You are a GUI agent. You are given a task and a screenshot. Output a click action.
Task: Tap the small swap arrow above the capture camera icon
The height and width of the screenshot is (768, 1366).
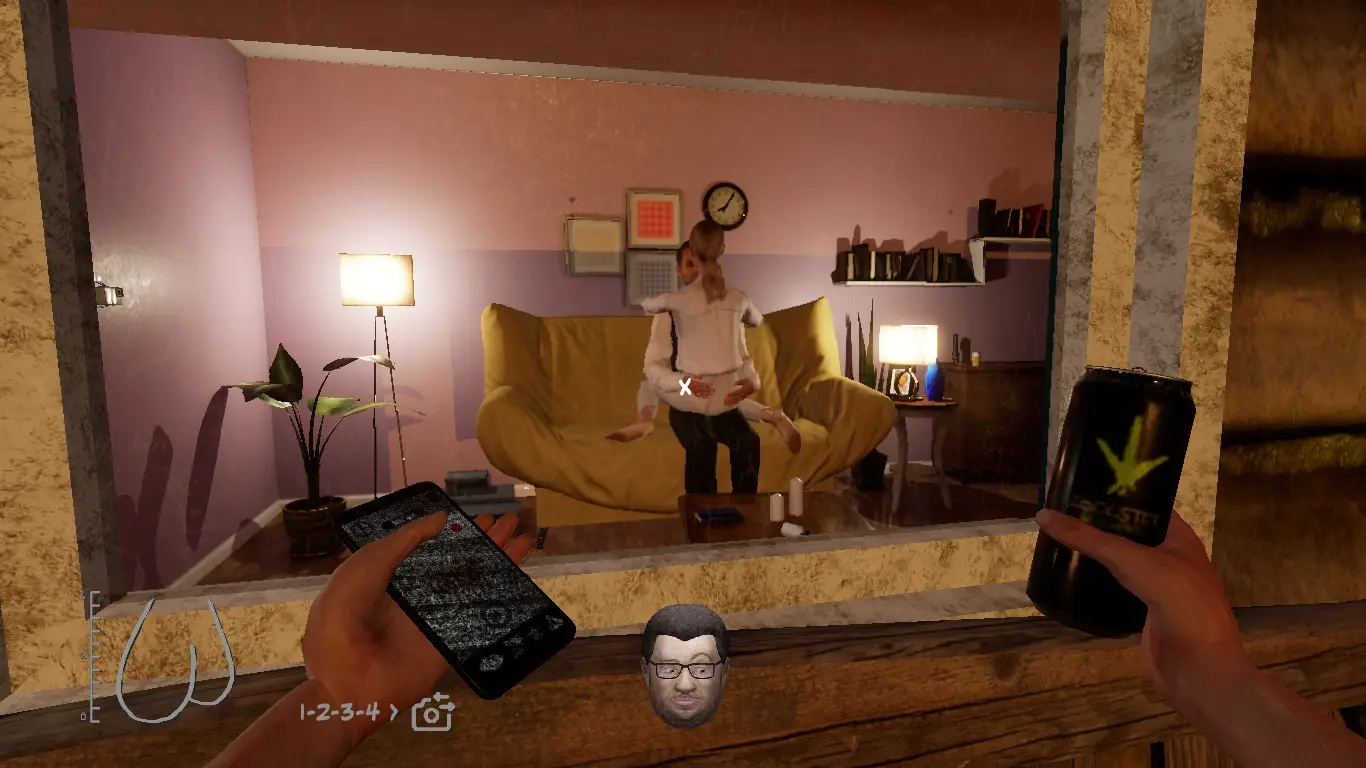438,697
